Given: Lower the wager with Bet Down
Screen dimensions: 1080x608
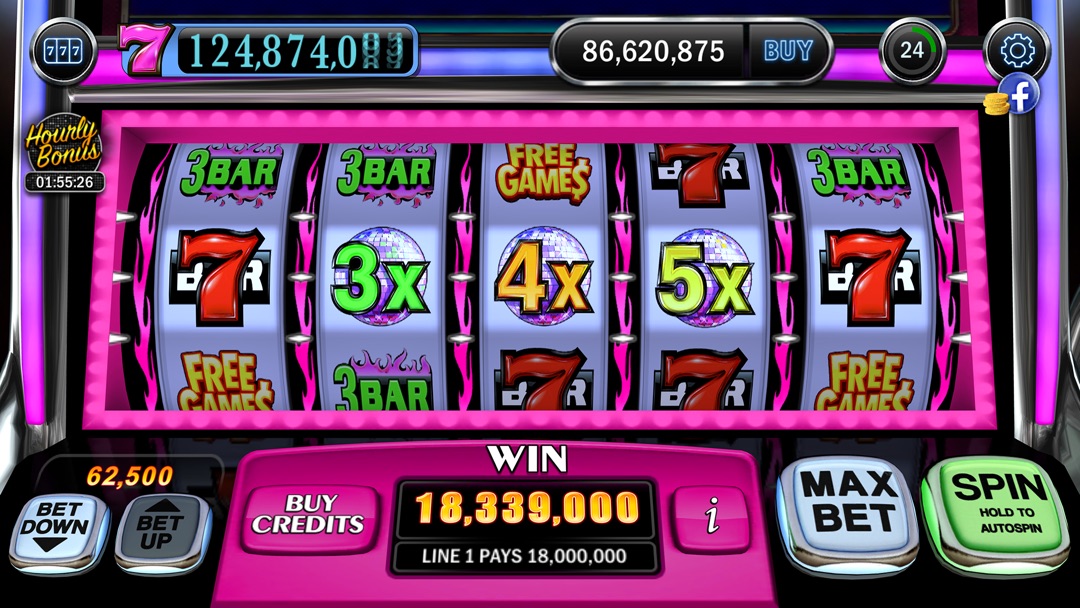Looking at the screenshot, I should point(56,528).
